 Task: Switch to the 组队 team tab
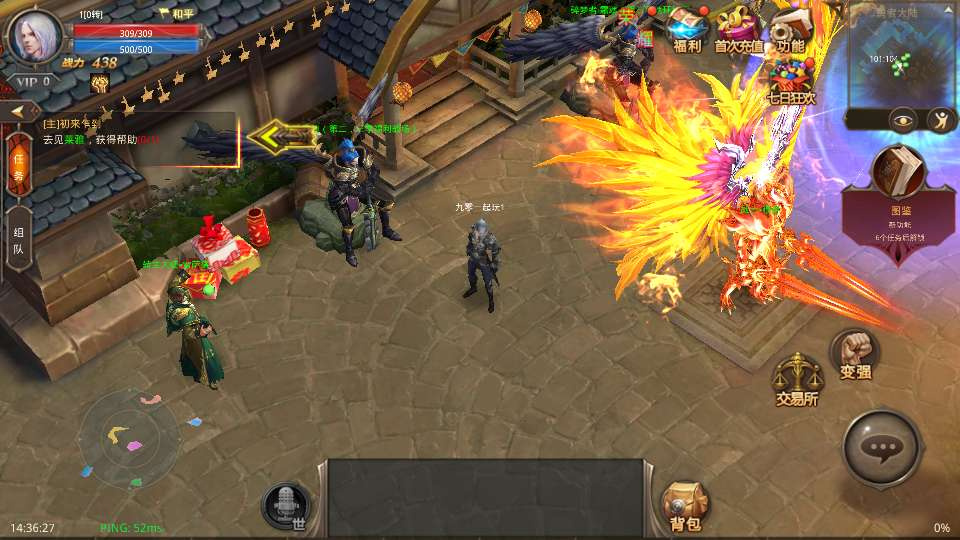click(x=18, y=241)
